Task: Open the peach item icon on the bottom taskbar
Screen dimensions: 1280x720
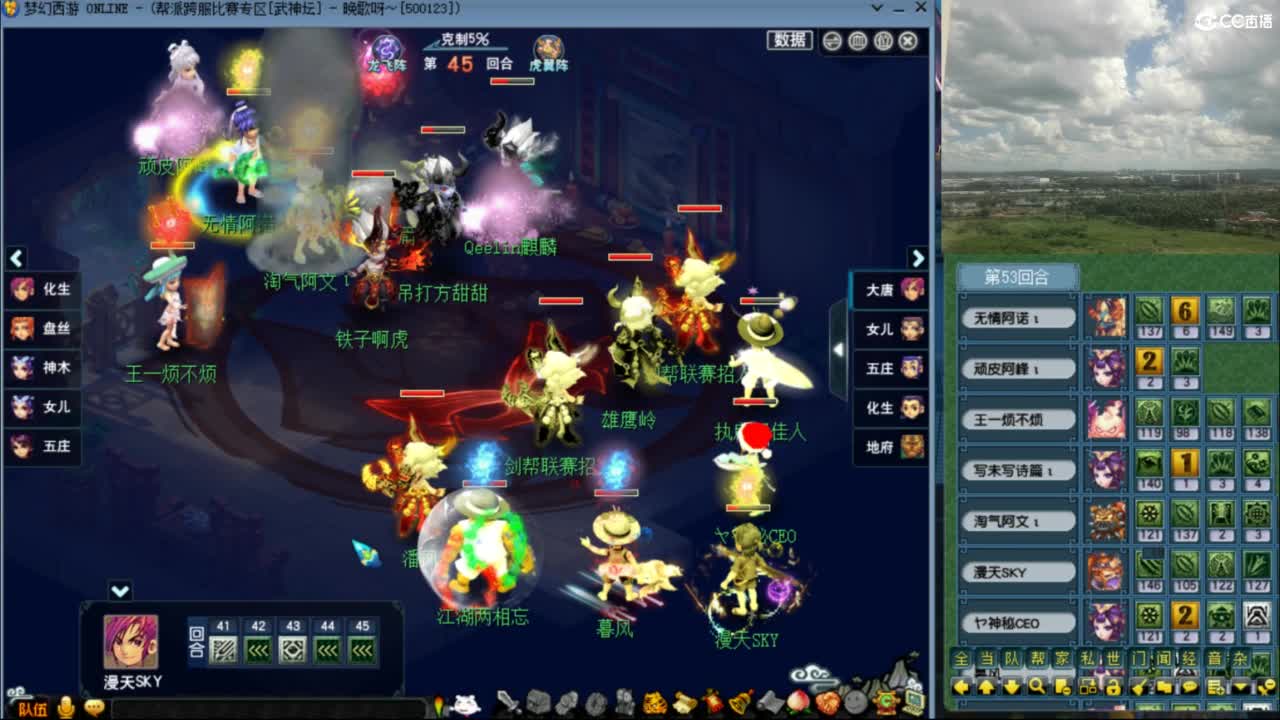Action: 799,704
